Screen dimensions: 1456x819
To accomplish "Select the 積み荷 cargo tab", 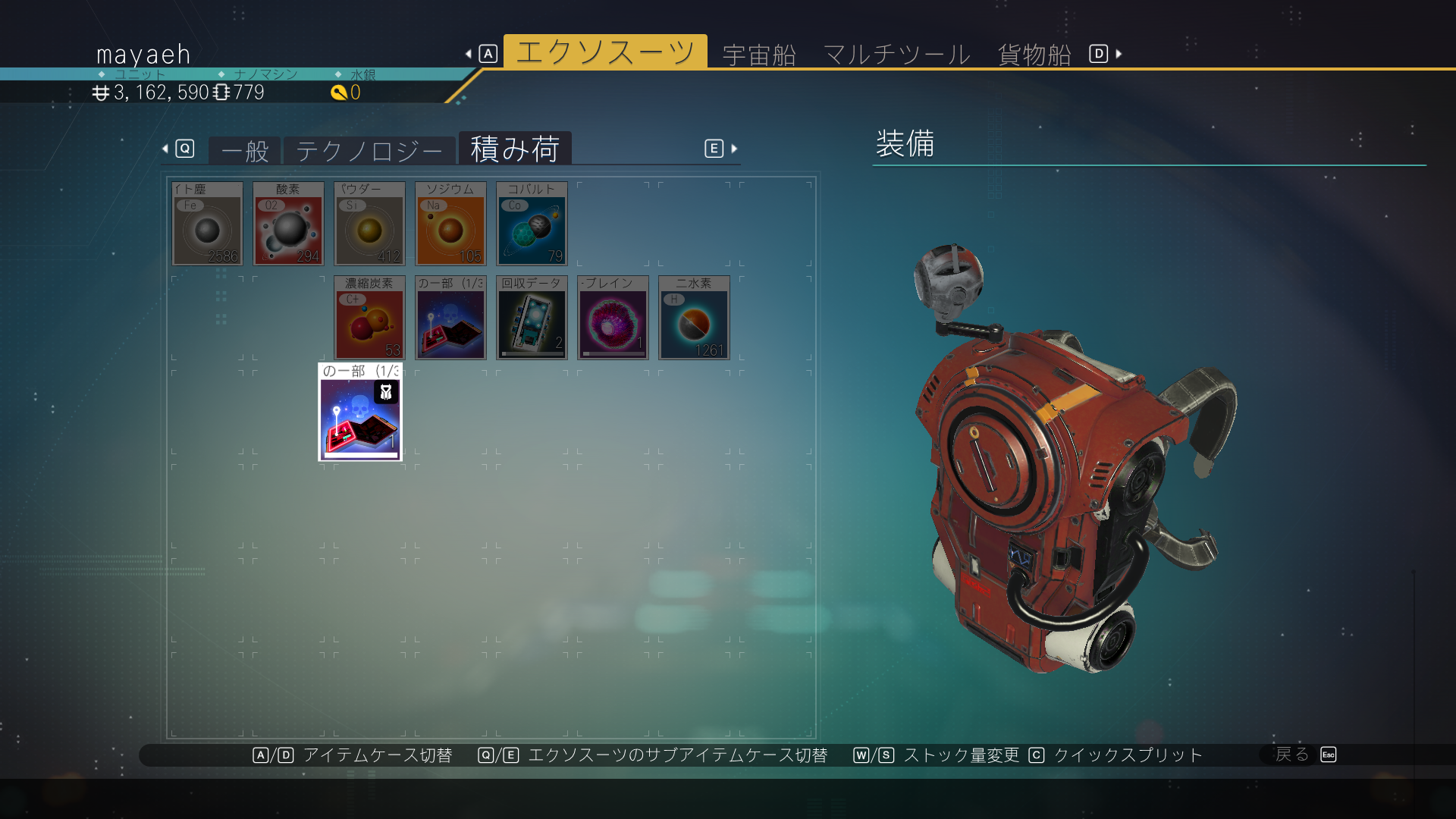I will (x=515, y=149).
